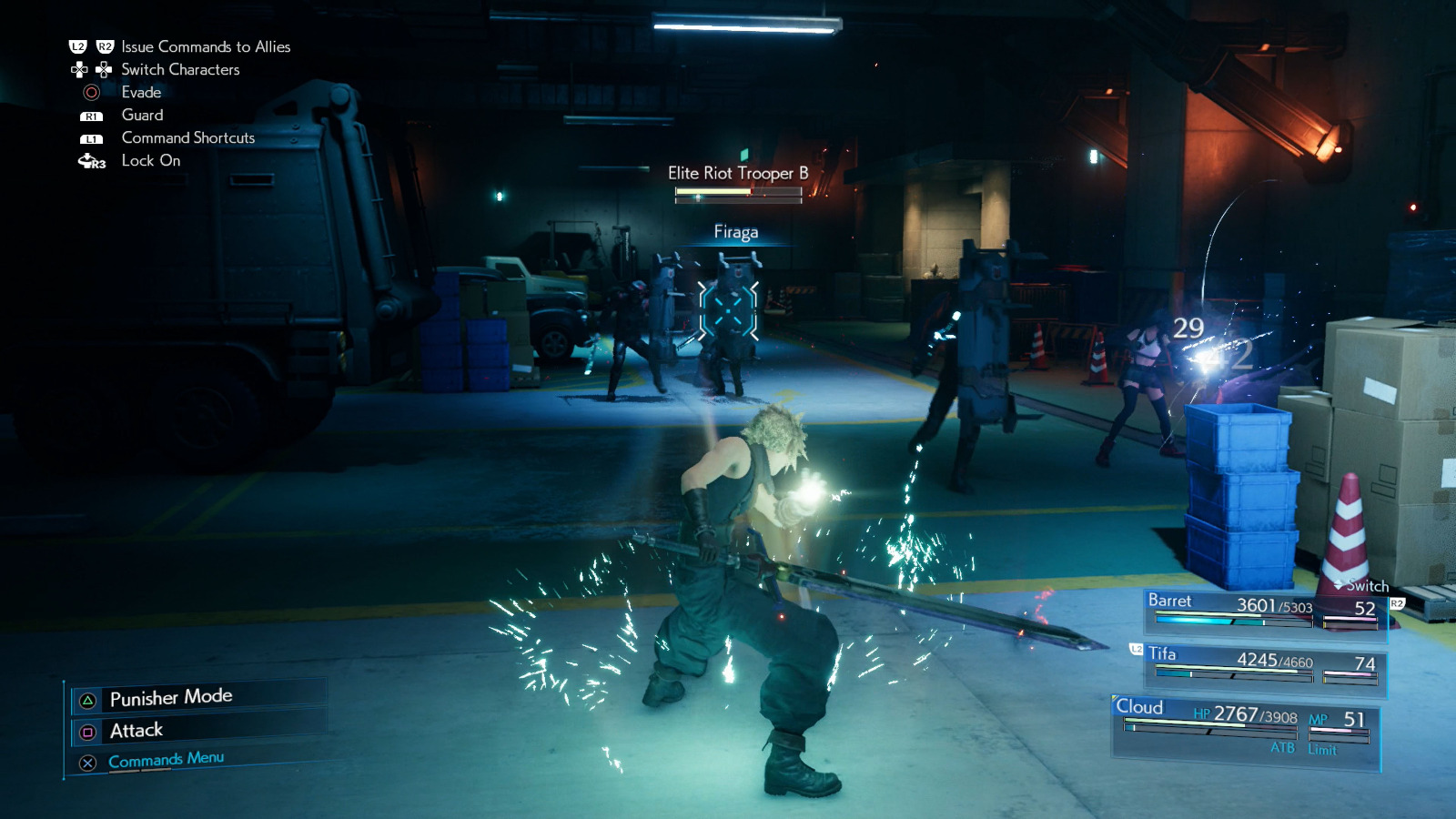Select the L1 Command Shortcuts icon
1456x819 pixels.
click(x=90, y=138)
